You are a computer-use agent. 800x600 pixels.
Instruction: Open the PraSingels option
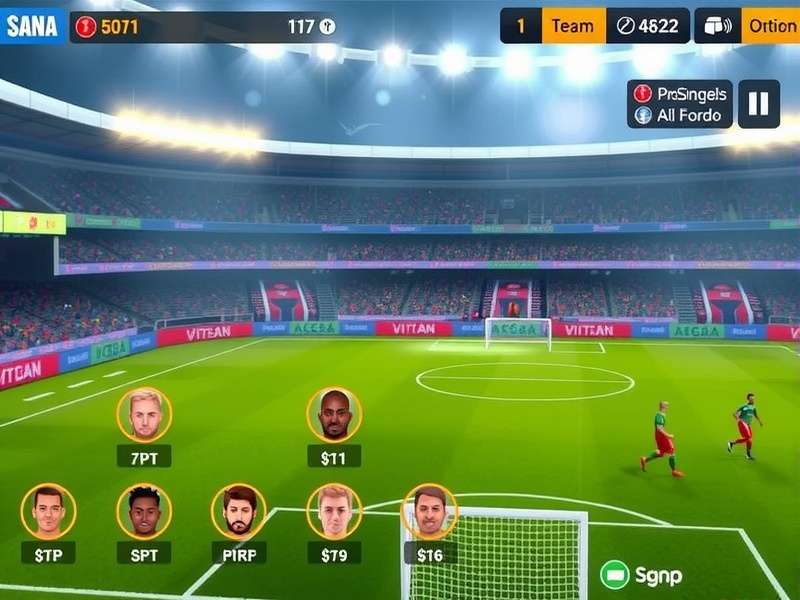[x=680, y=93]
